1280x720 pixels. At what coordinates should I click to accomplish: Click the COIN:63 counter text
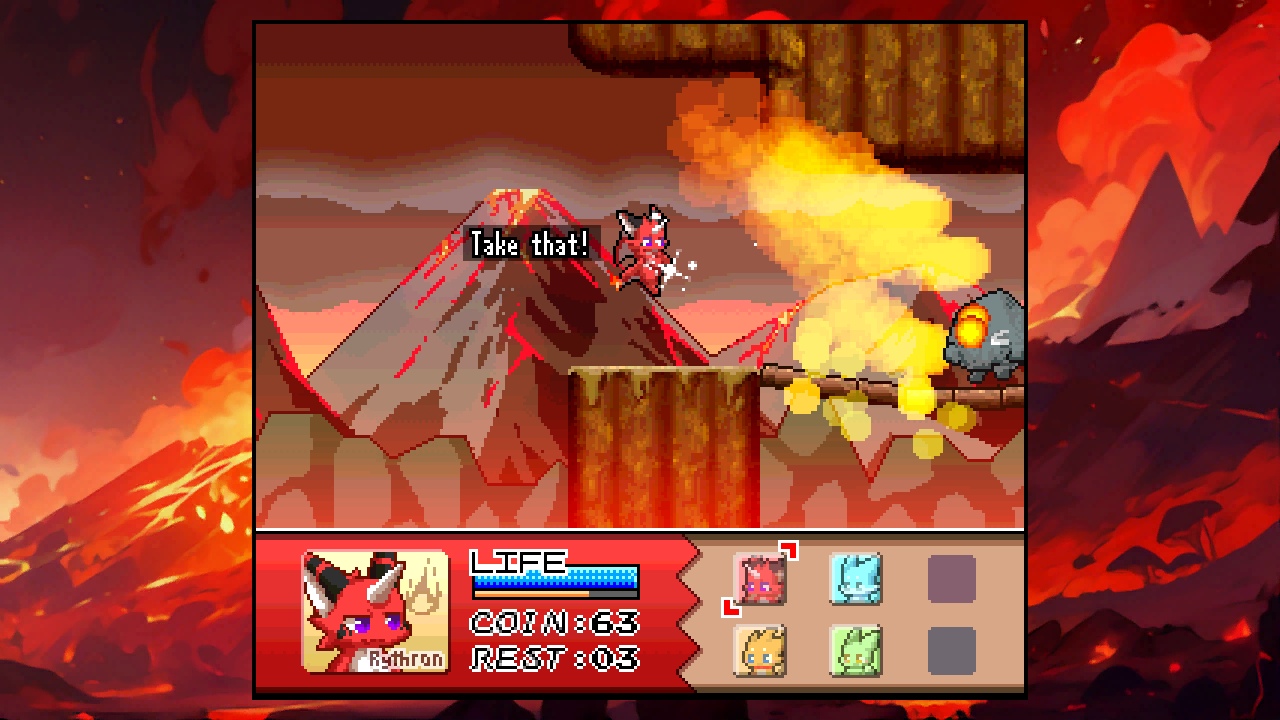coord(554,622)
